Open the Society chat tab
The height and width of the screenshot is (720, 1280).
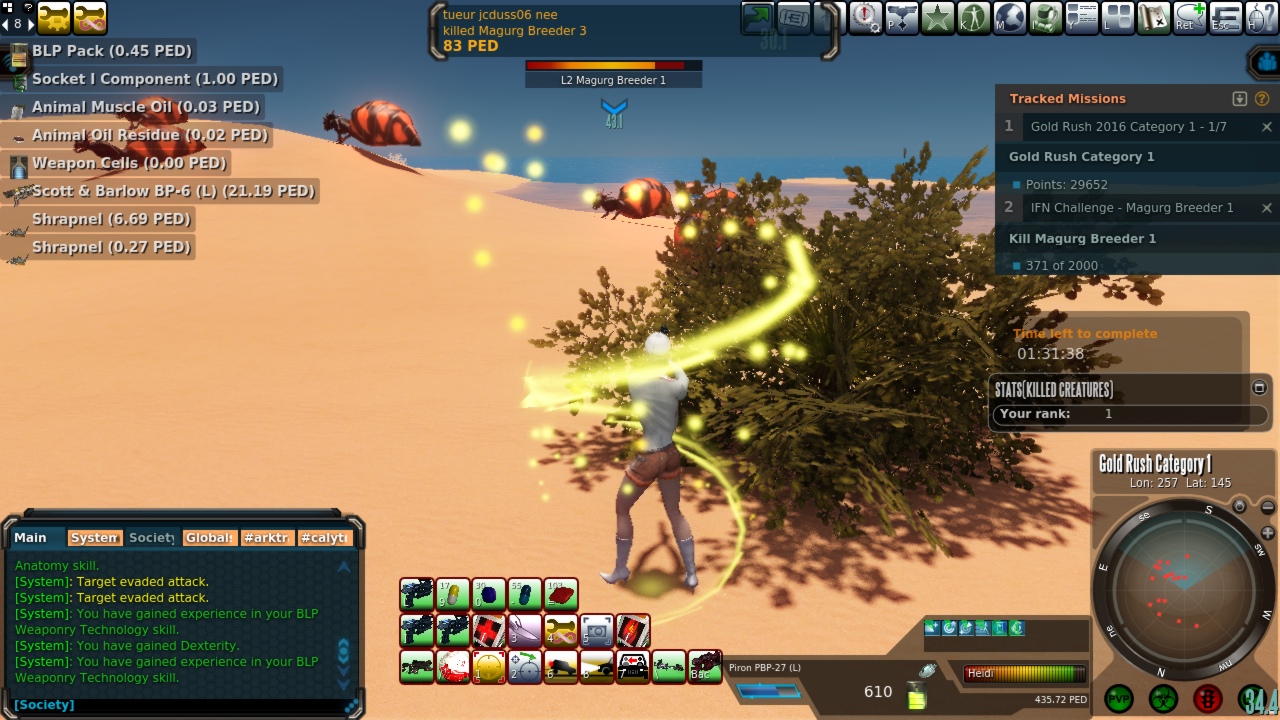click(x=152, y=538)
